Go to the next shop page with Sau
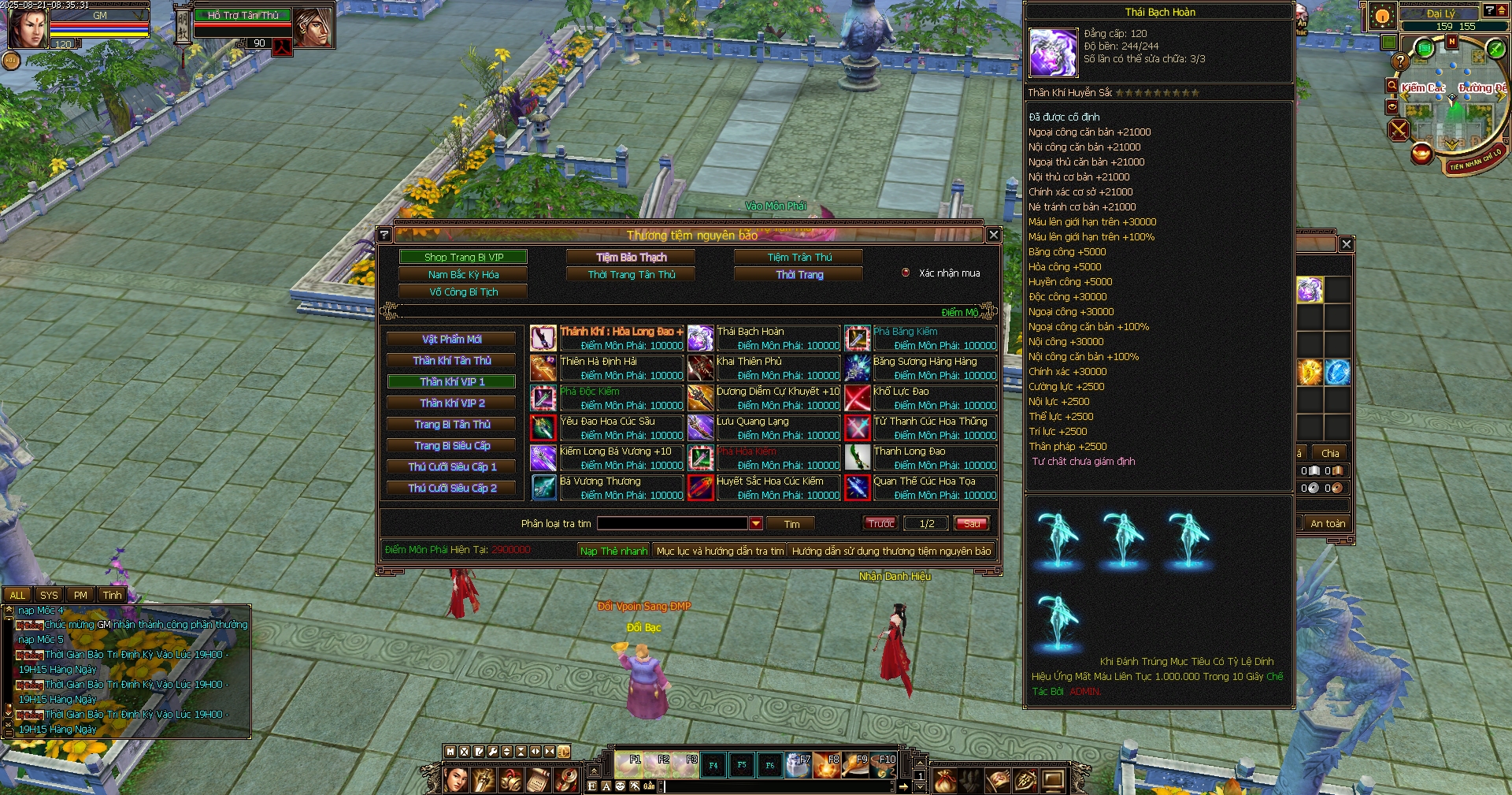 coord(971,523)
